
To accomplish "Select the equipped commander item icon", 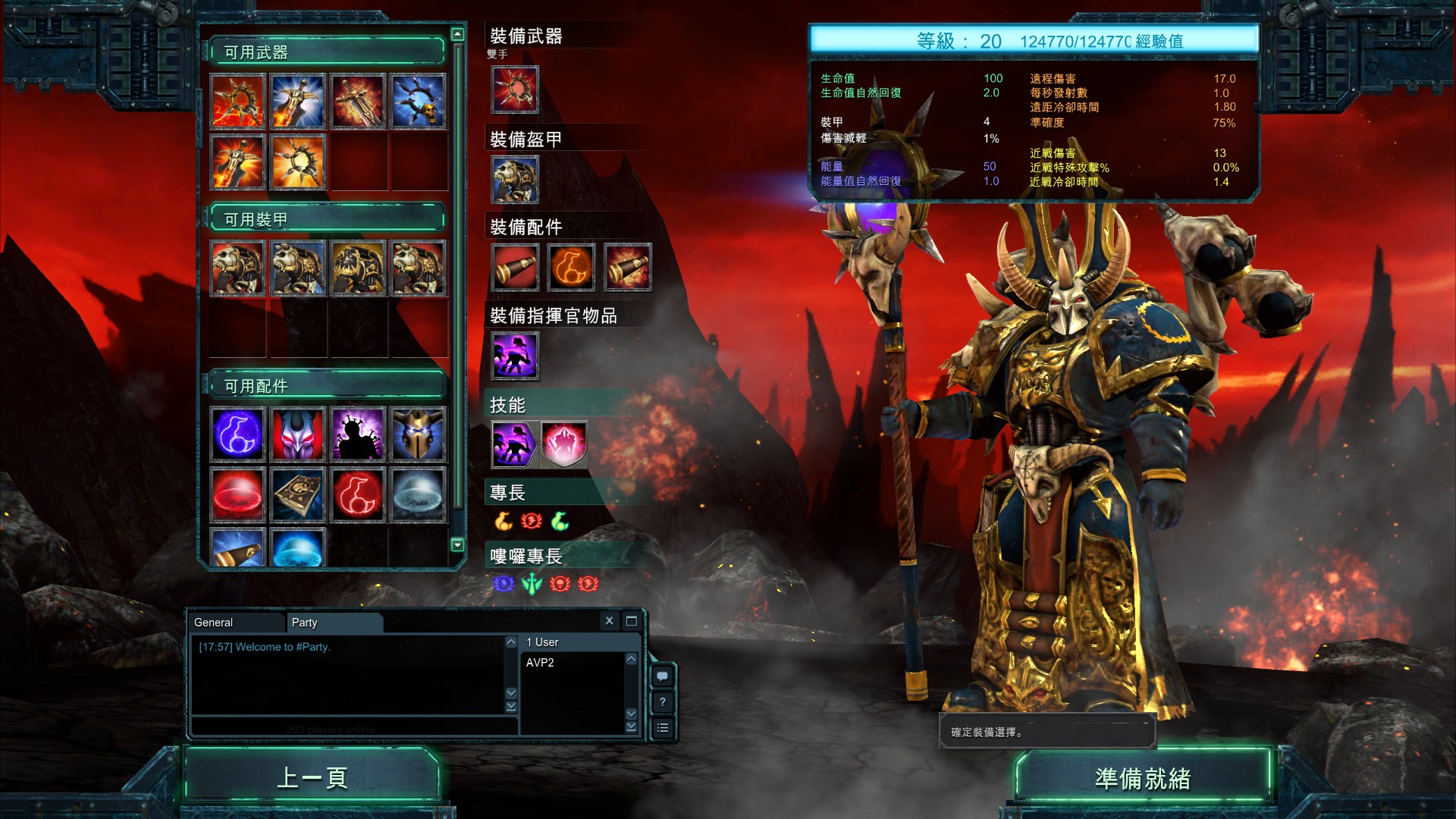I will 515,355.
